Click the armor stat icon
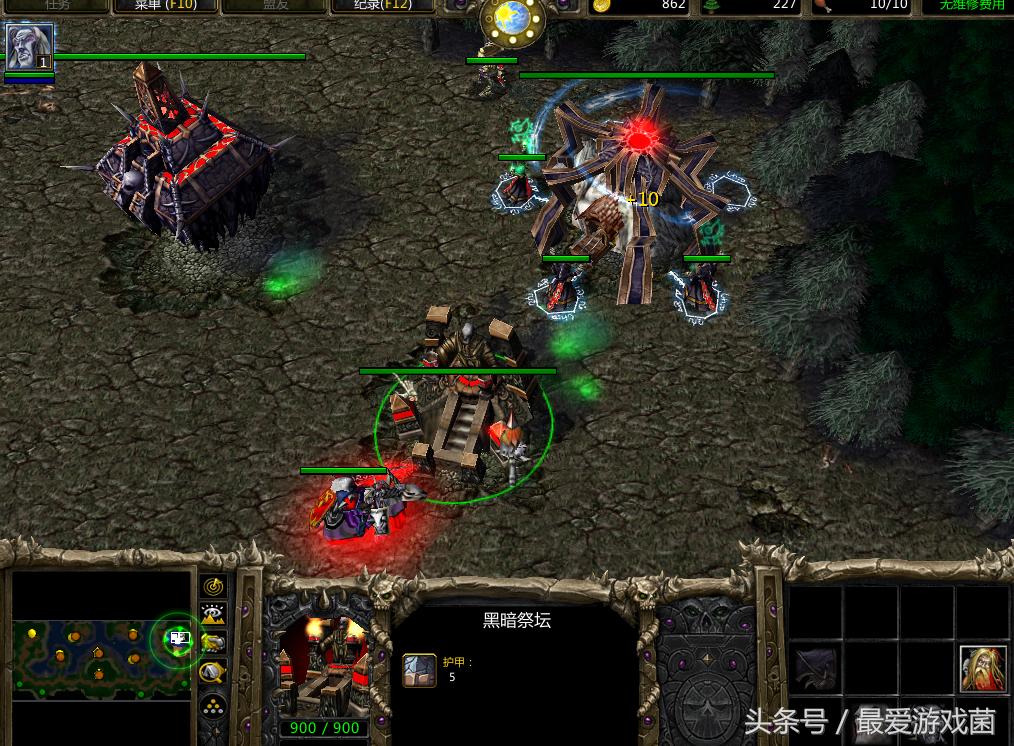The image size is (1014, 746). 420,670
